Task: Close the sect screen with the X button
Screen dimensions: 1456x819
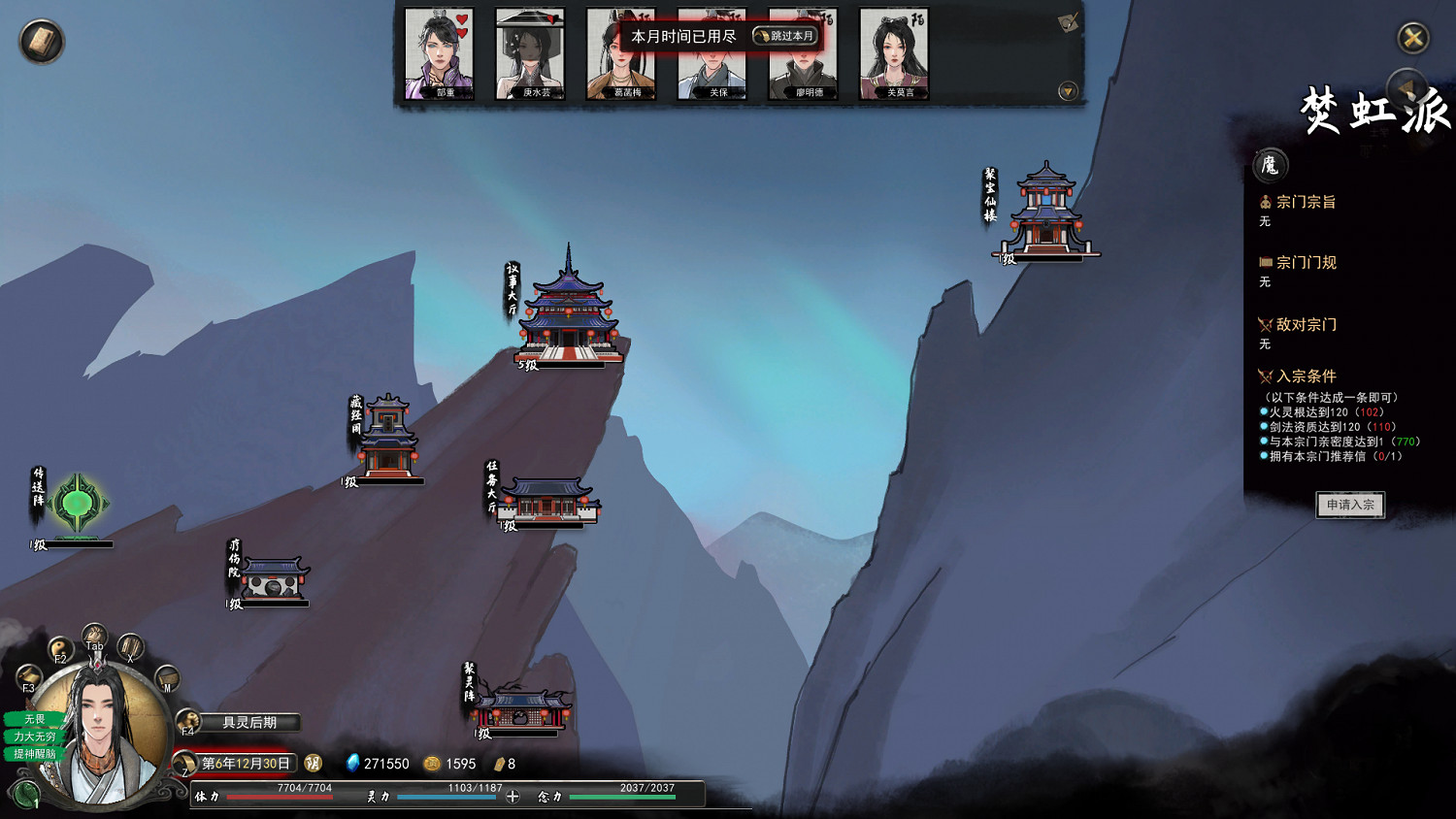Action: coord(1413,38)
